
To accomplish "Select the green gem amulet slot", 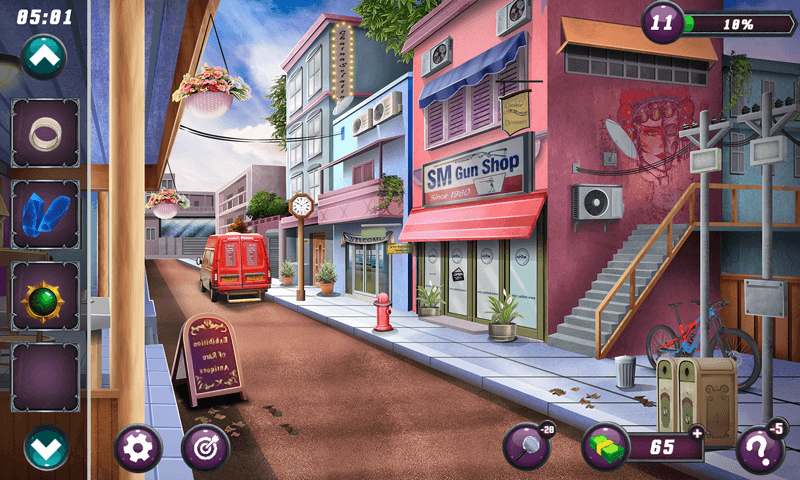I will point(45,295).
